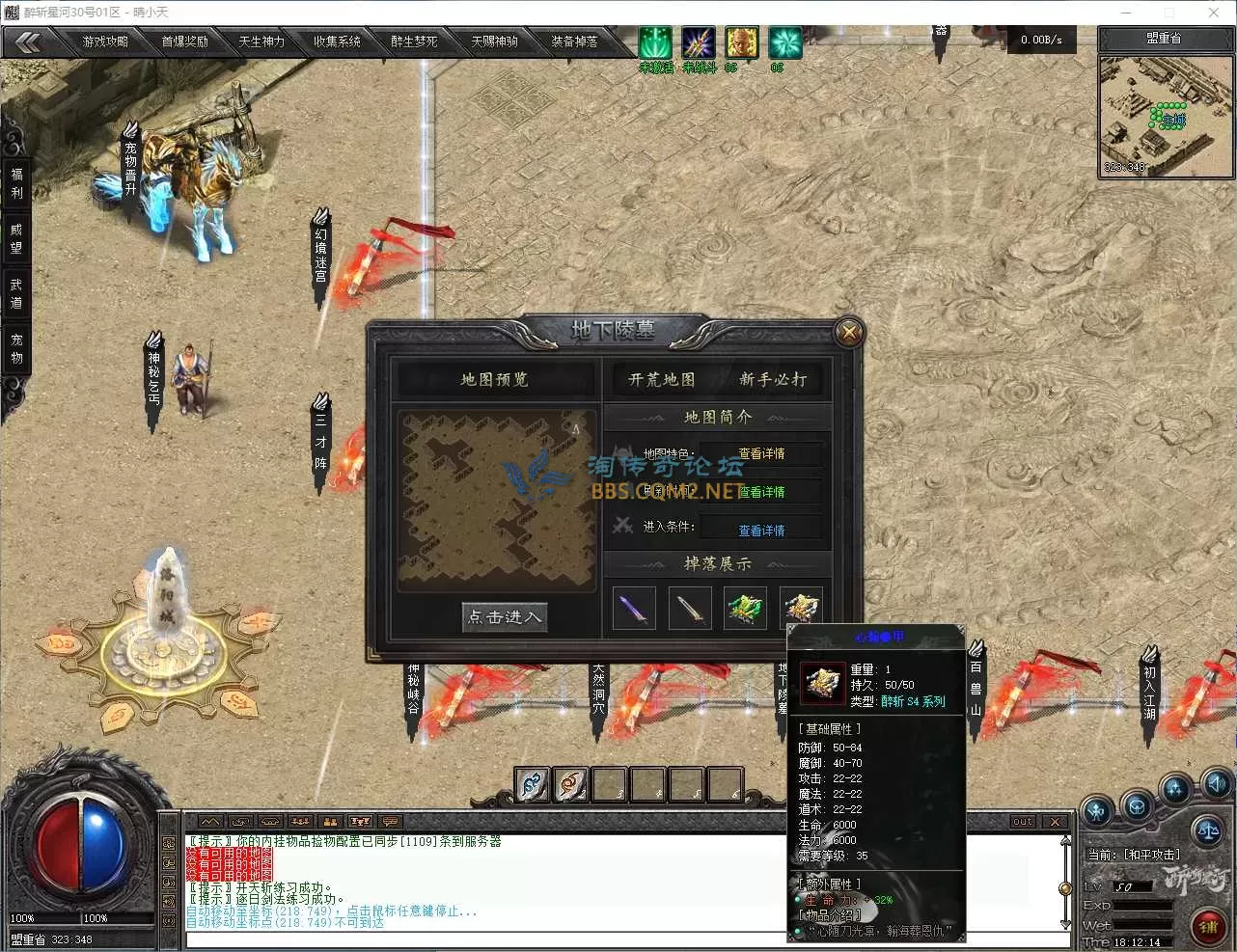Open the 收集系统 menu from the top bar
This screenshot has height=952, width=1237.
[x=339, y=41]
